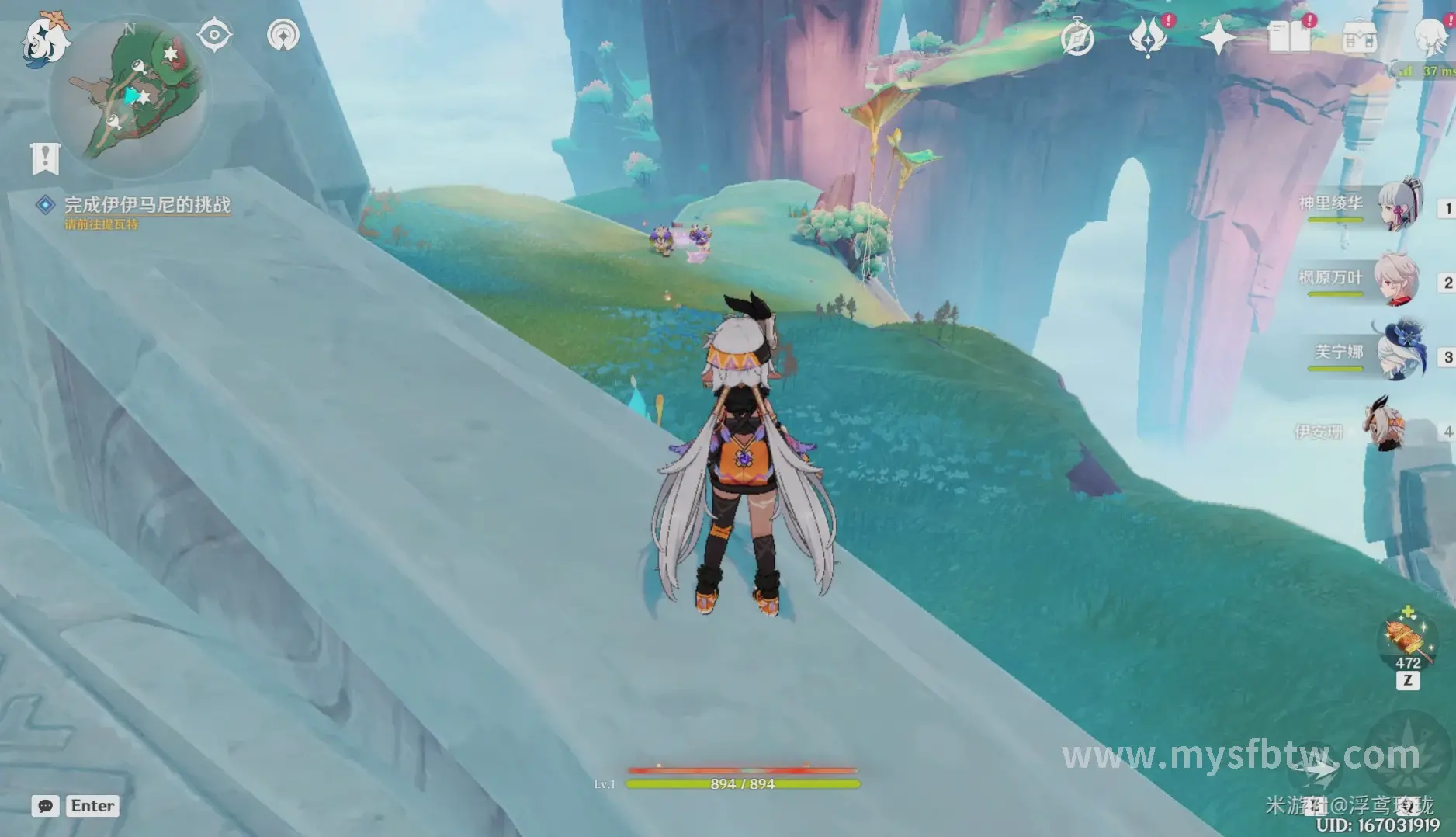Click the eye-shaped target icon beside minimap
This screenshot has height=837, width=1456.
coord(214,35)
